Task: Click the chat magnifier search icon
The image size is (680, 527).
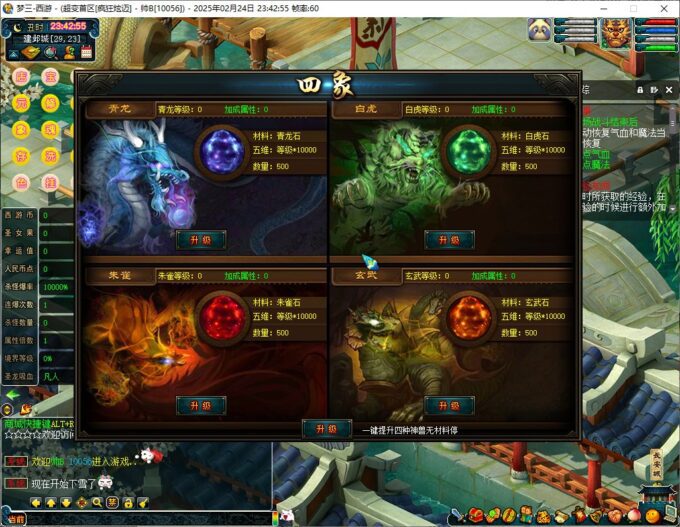Action: 97,502
